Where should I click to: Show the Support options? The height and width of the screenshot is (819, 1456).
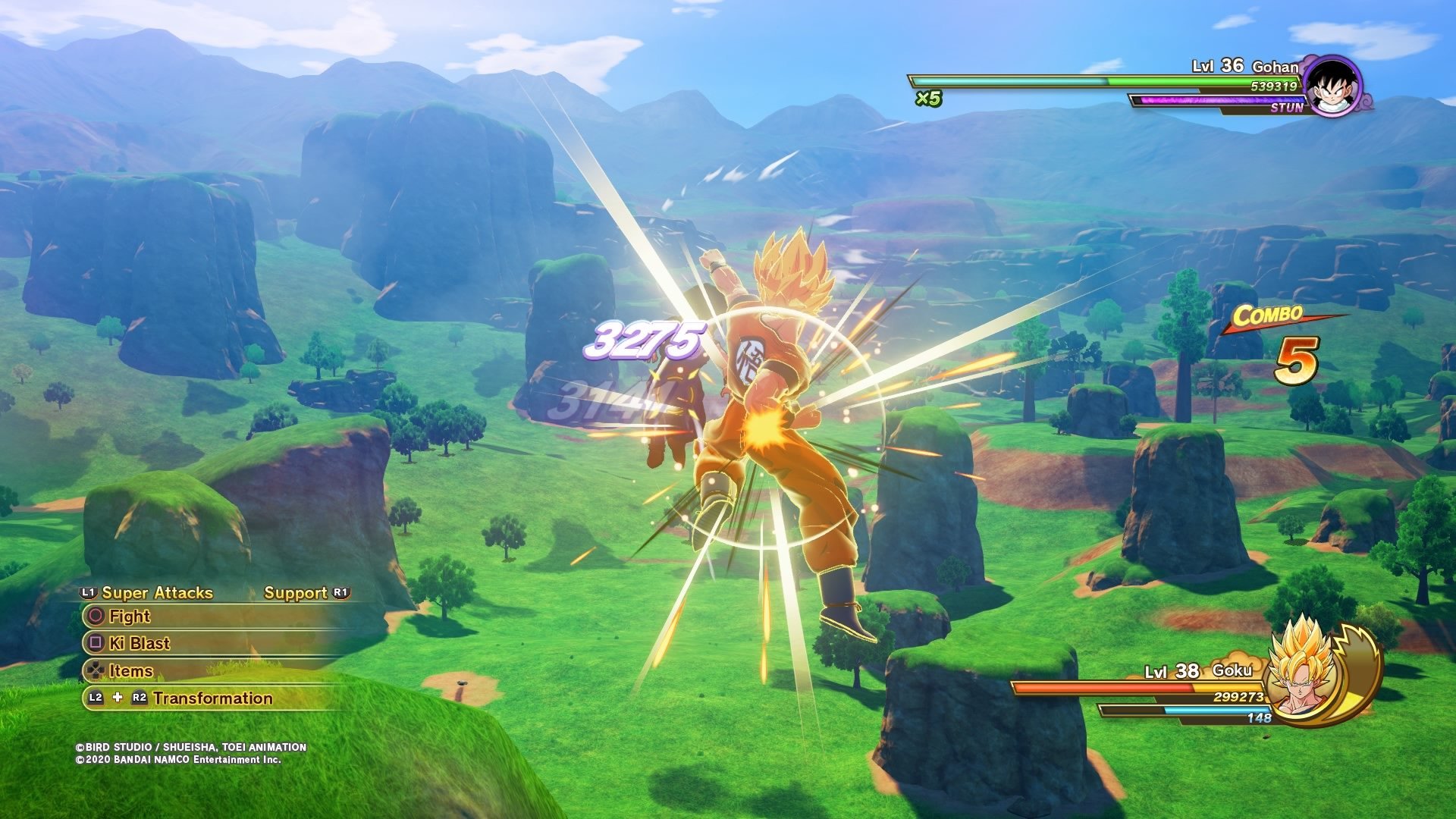pyautogui.click(x=296, y=593)
